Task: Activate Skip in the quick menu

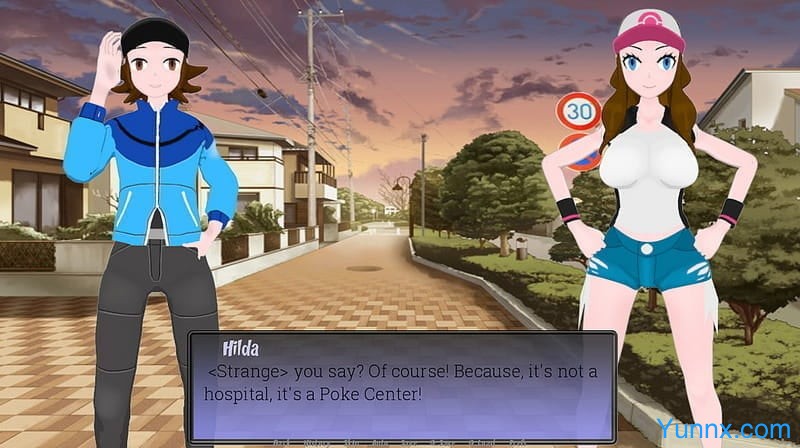Action: 352,443
